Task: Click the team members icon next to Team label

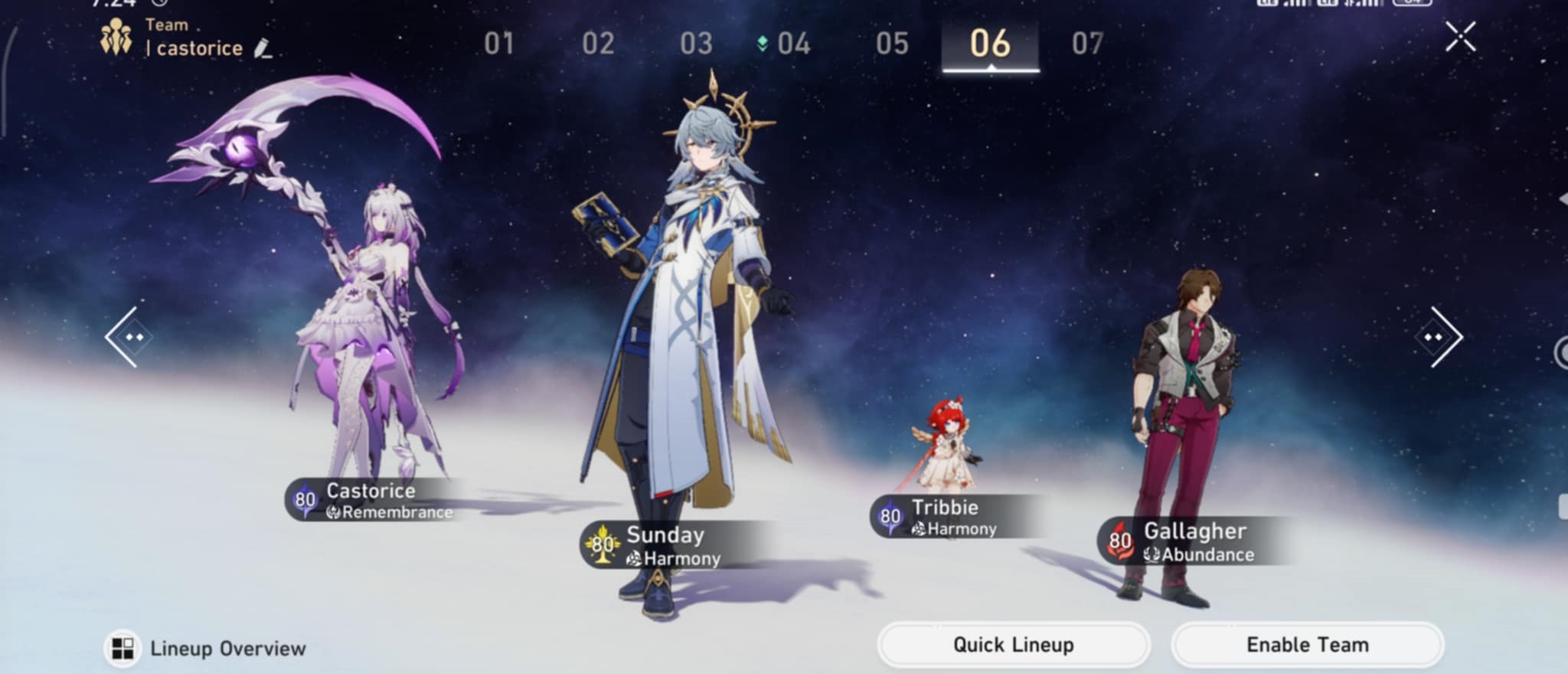Action: point(115,34)
